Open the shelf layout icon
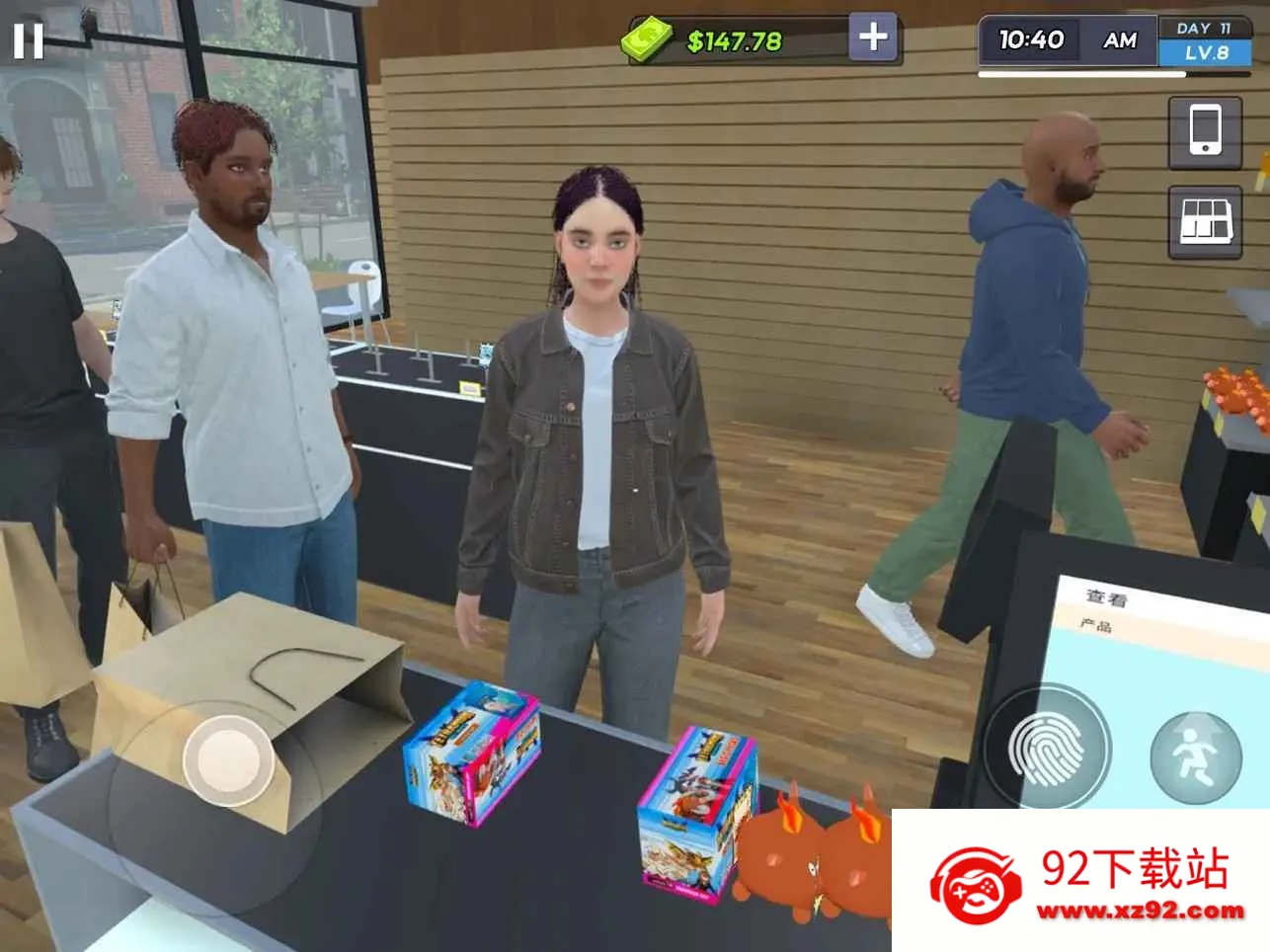The image size is (1270, 952). tap(1205, 221)
